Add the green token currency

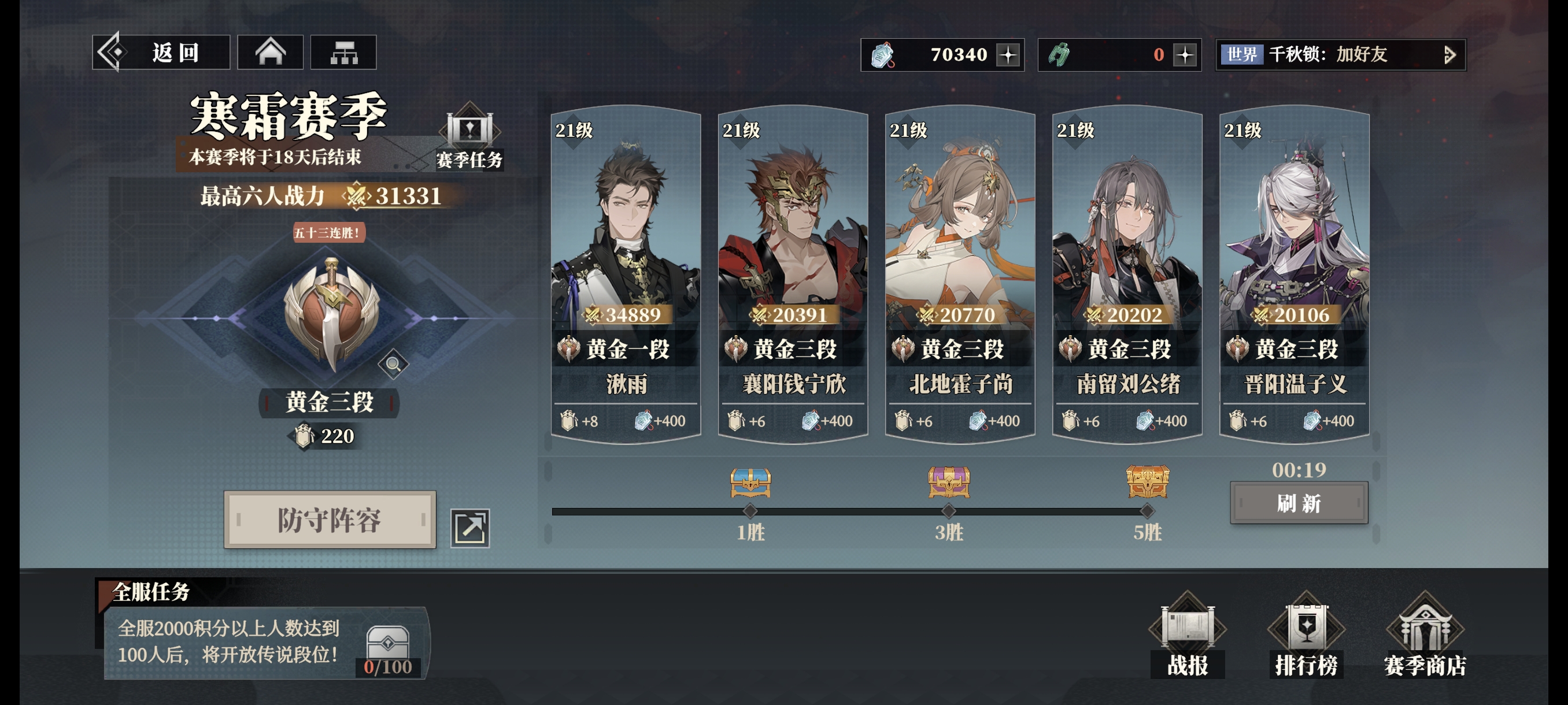click(x=1185, y=55)
